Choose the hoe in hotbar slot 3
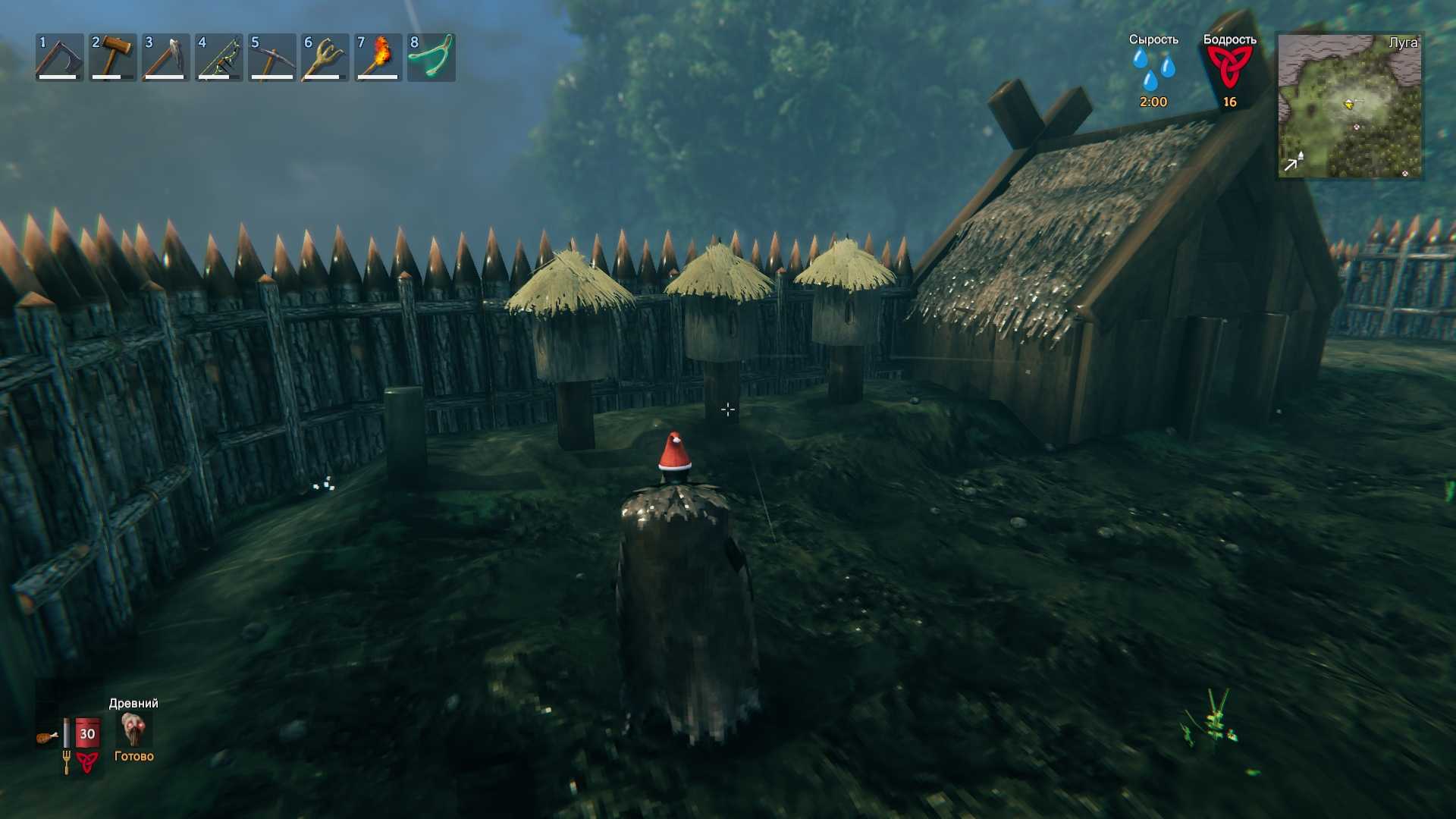The width and height of the screenshot is (1456, 819). coord(165,58)
